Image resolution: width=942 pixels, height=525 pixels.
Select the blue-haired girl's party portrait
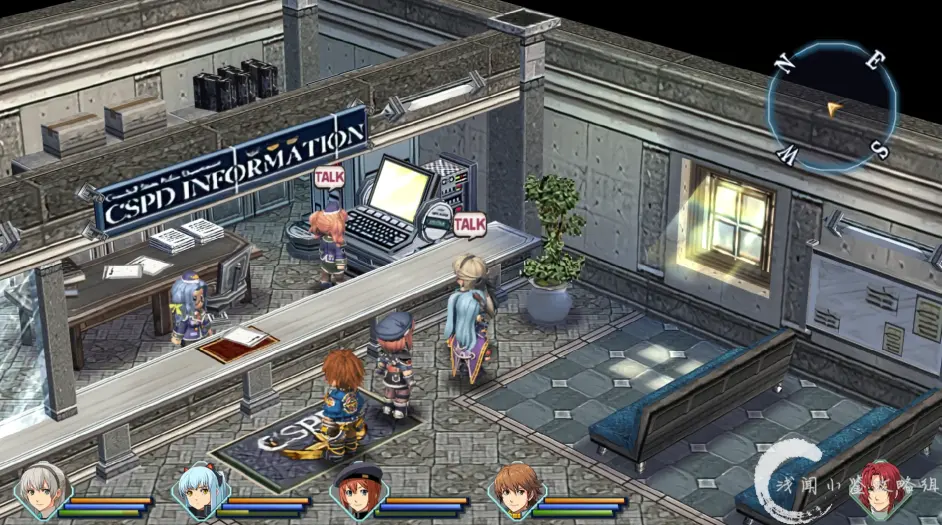click(x=199, y=491)
